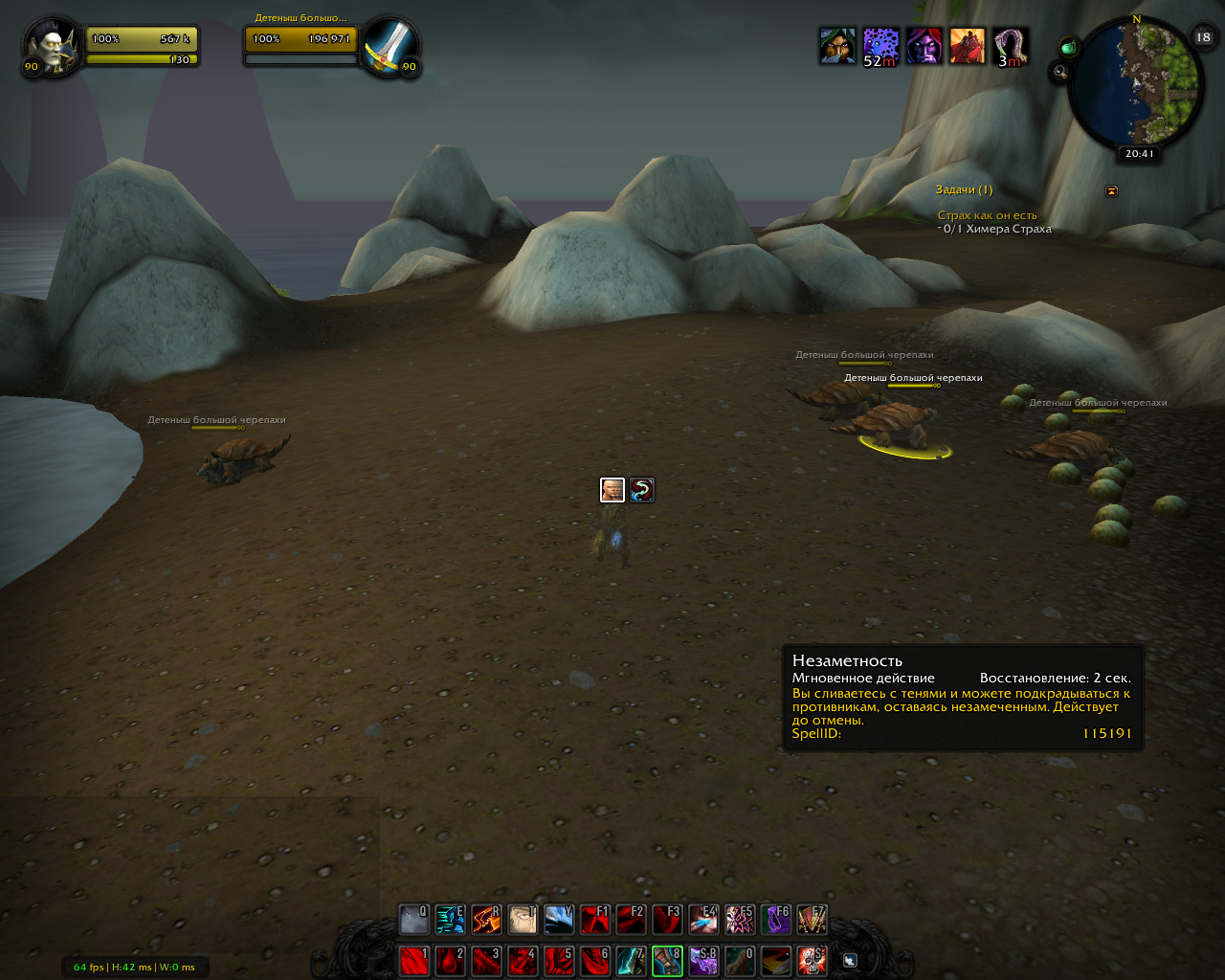Collapse the objectives tracker
The image size is (1225, 980).
click(x=1111, y=190)
